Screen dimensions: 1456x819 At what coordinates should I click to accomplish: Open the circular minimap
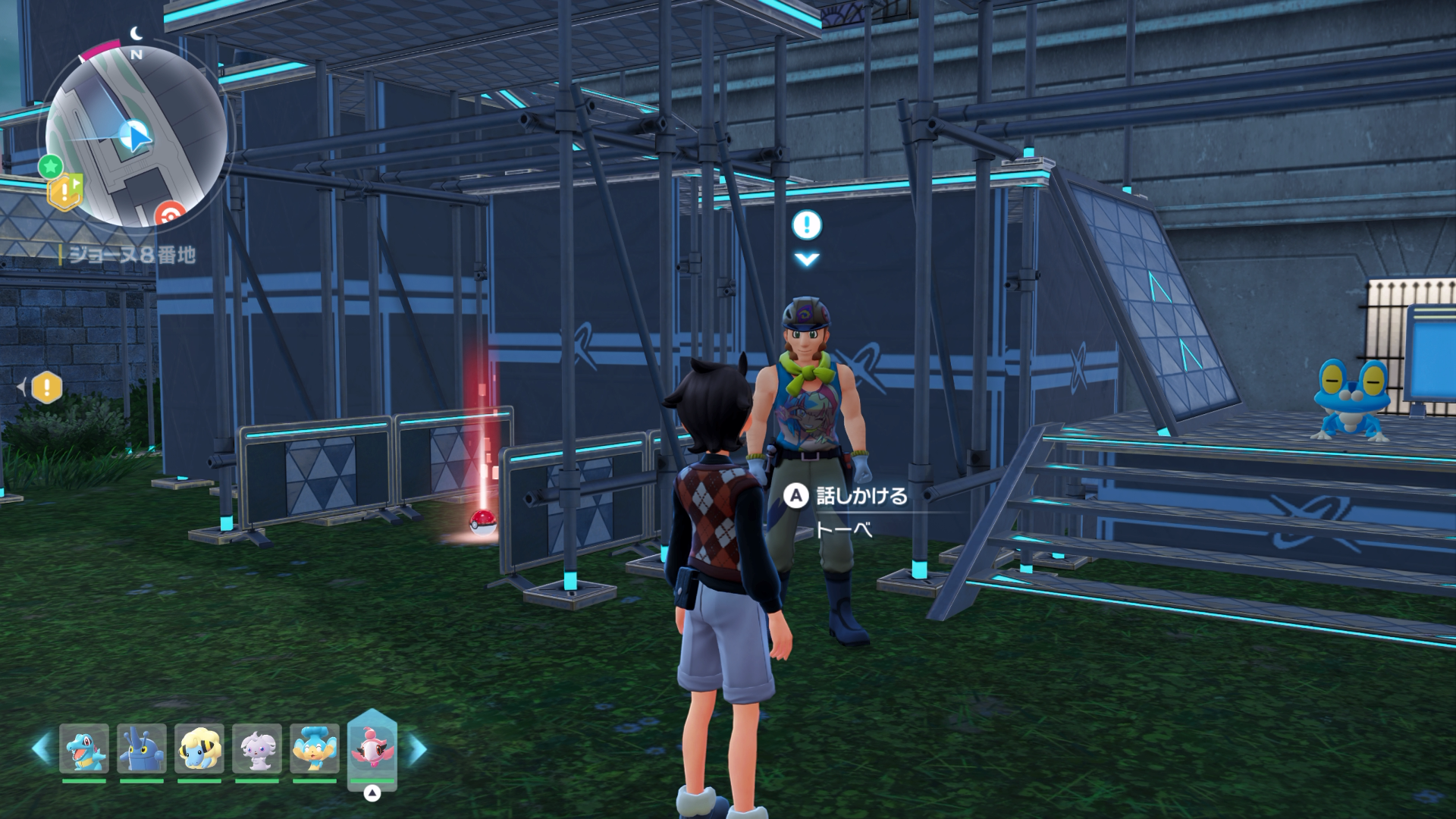click(x=136, y=136)
